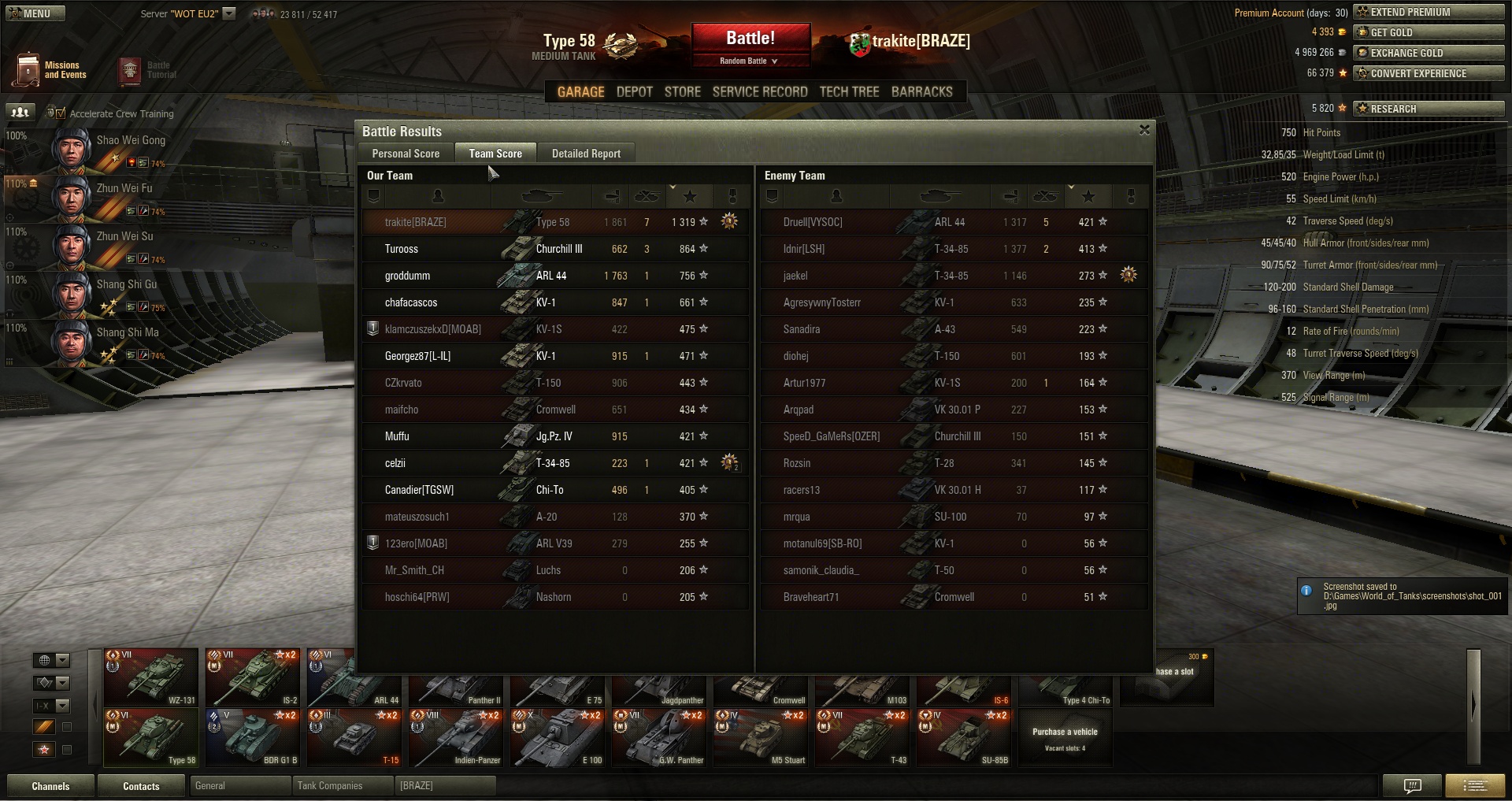
Task: Open the Detailed Report tab
Action: (x=586, y=154)
